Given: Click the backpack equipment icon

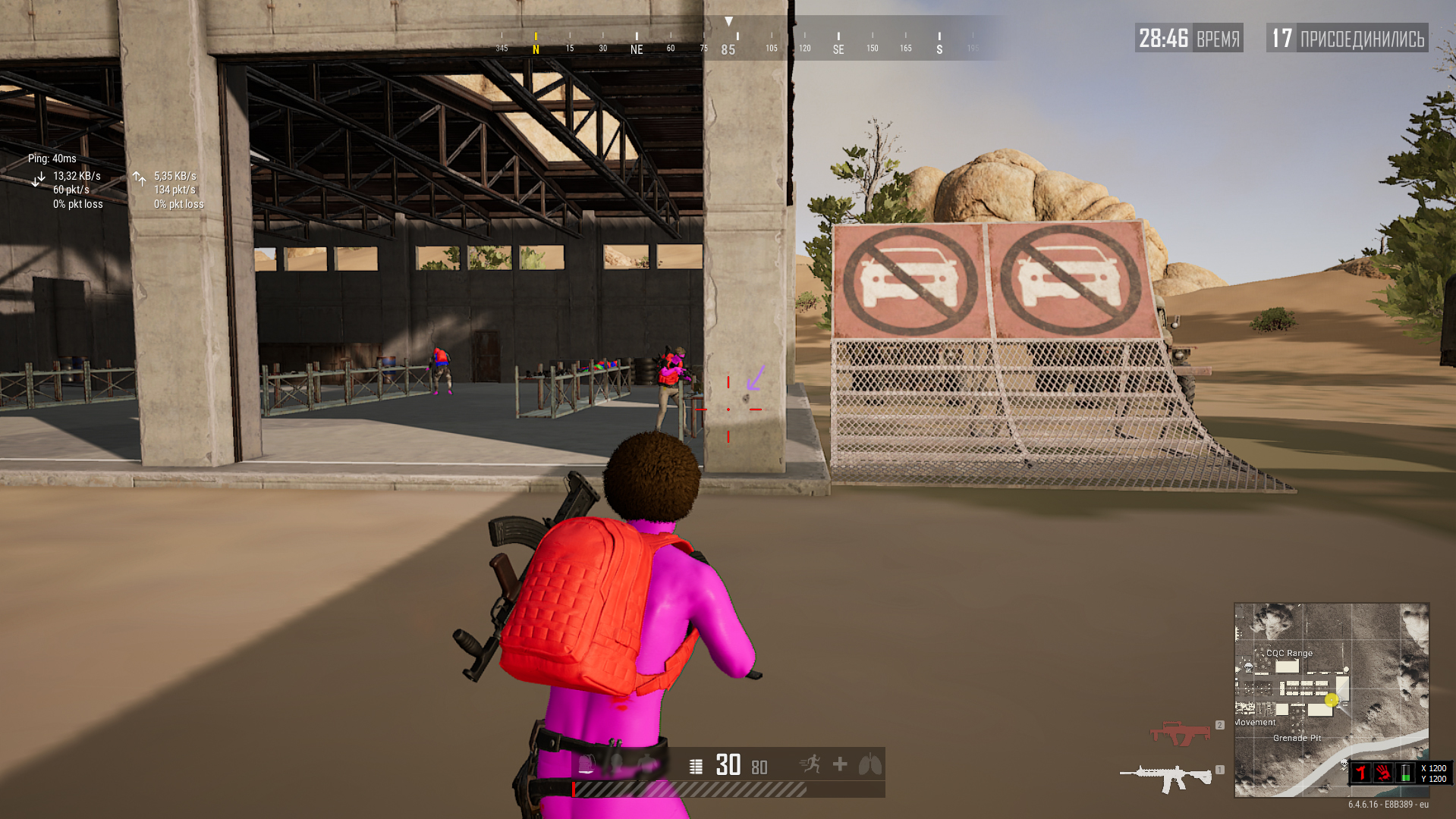Looking at the screenshot, I should [x=586, y=764].
